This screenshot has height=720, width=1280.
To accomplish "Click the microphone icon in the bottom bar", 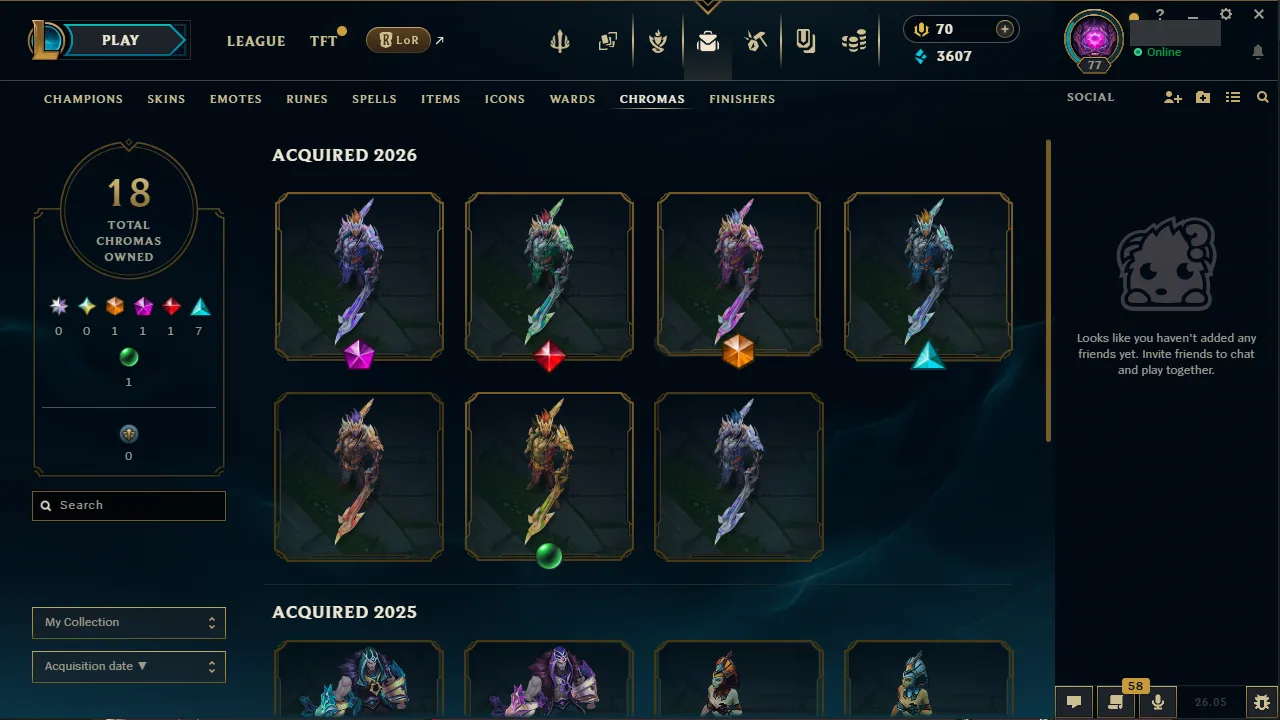I will (1157, 701).
